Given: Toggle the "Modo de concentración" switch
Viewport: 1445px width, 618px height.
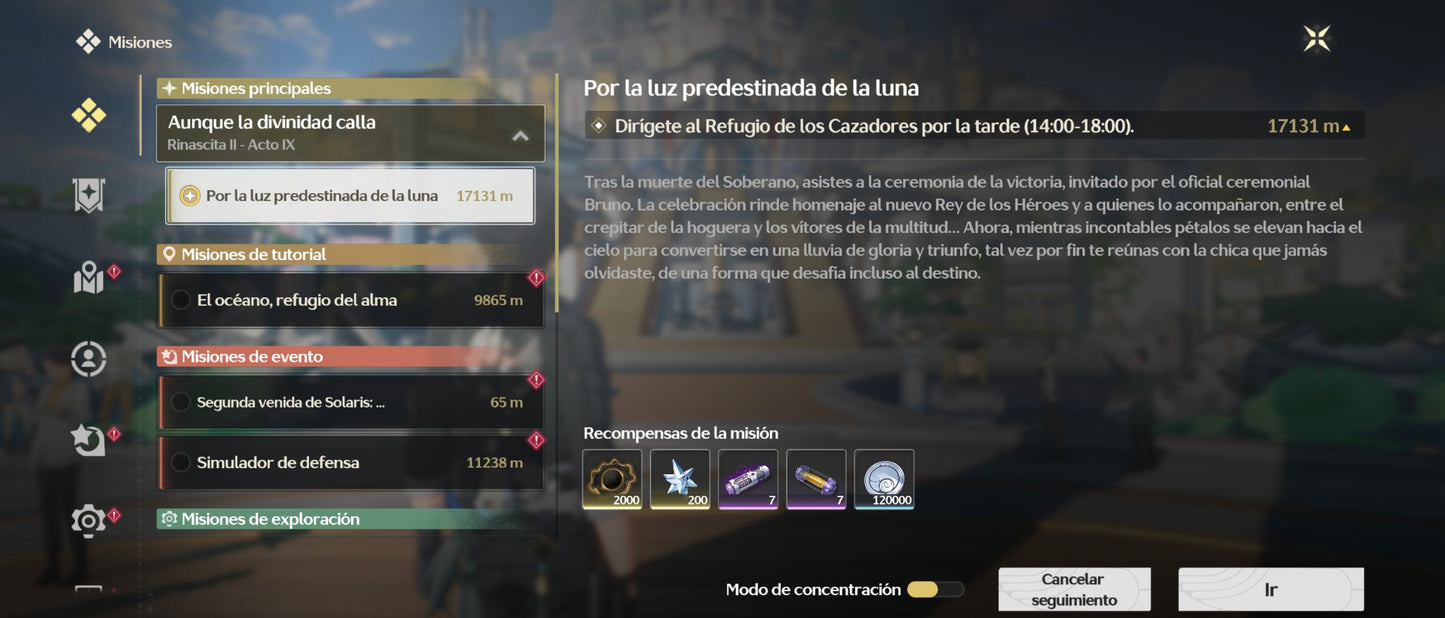Looking at the screenshot, I should 935,590.
